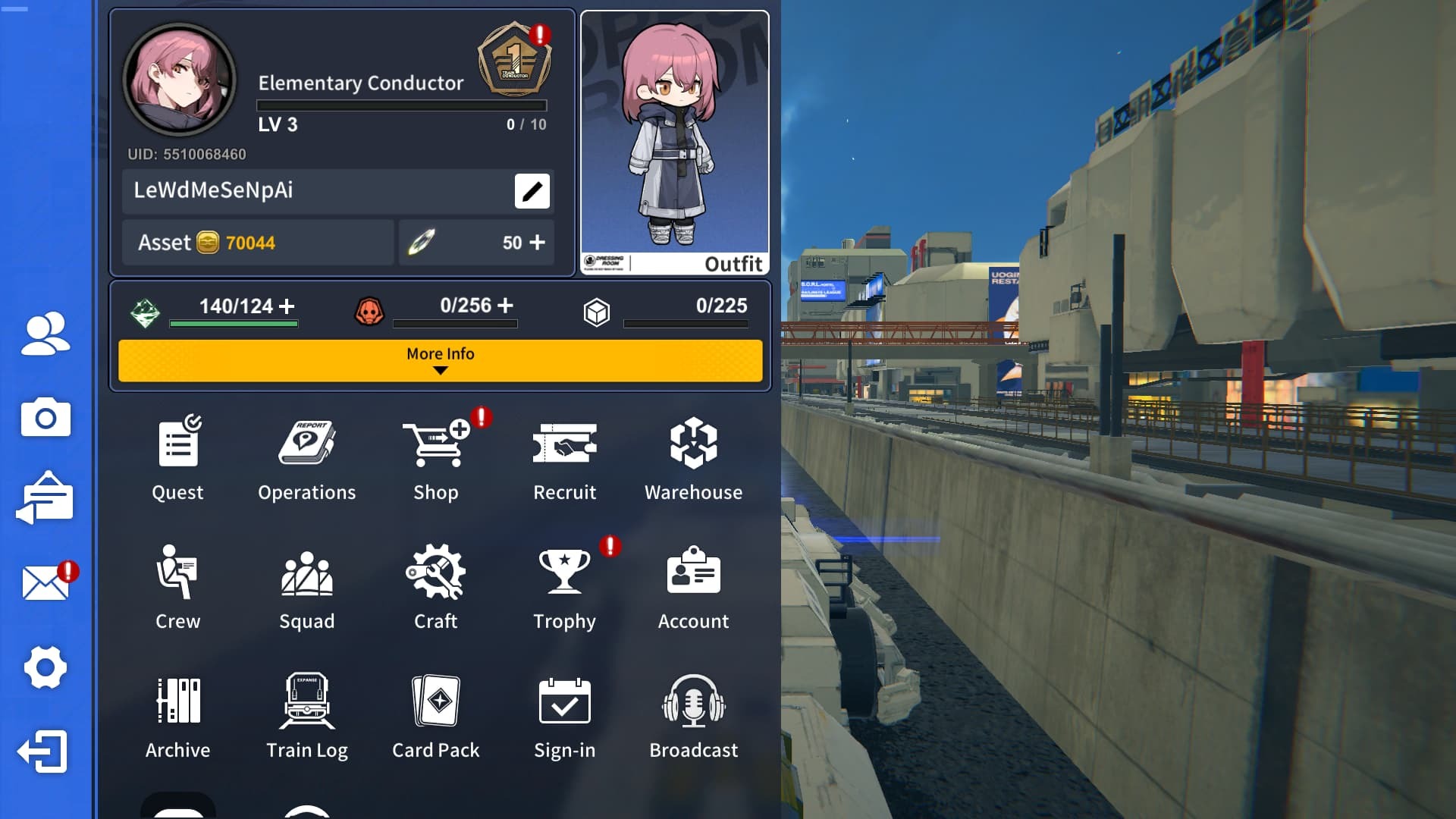Open the mail icon with notification
Screen dimensions: 1456x819
click(44, 582)
